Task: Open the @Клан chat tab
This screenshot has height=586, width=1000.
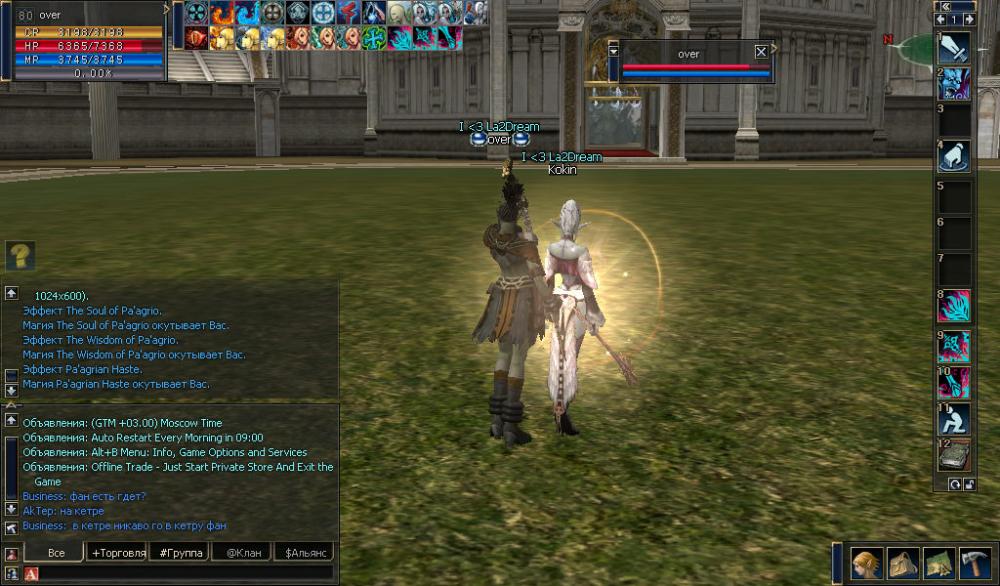Action: tap(242, 552)
